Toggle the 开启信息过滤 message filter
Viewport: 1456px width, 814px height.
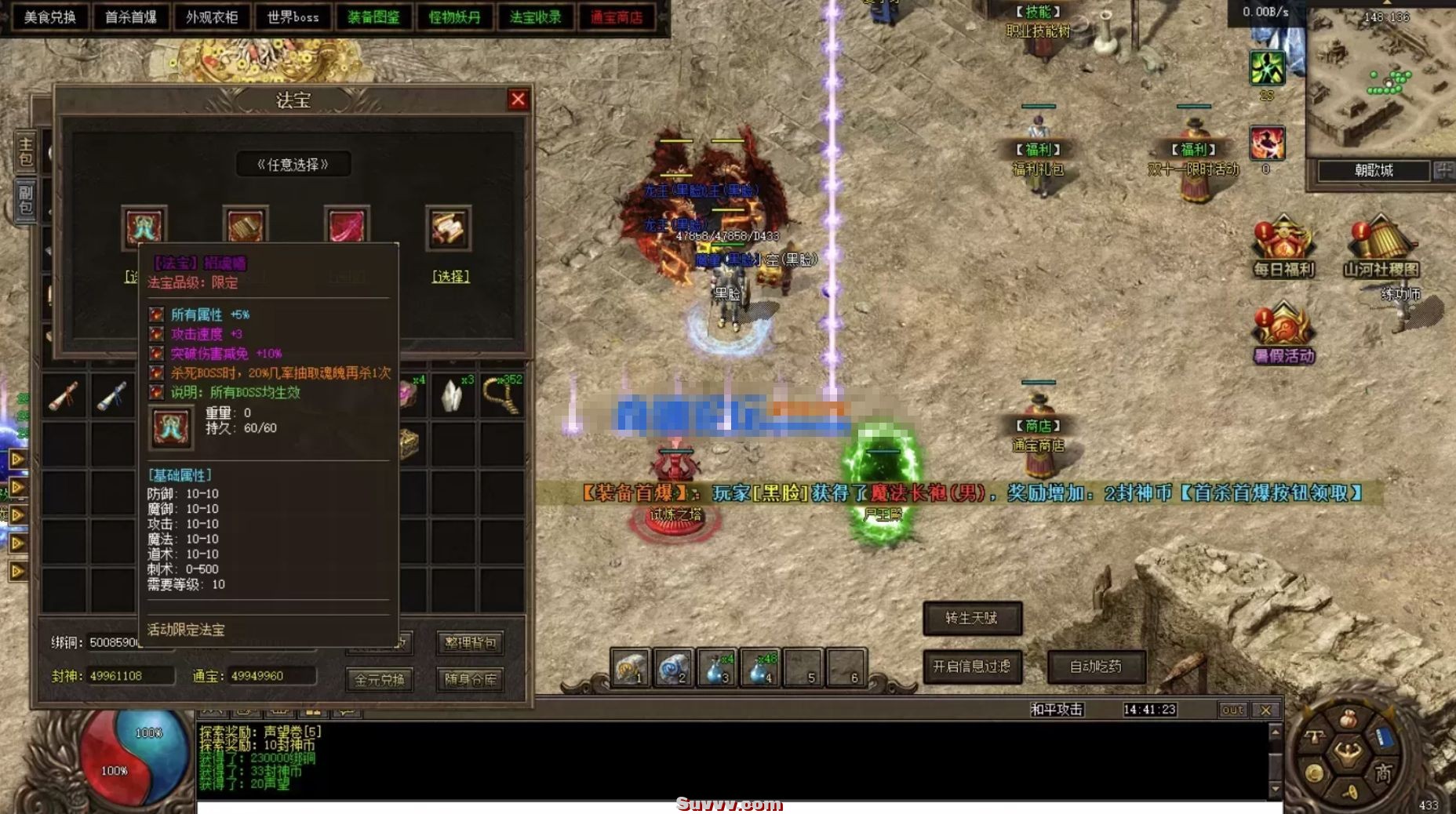tap(972, 667)
